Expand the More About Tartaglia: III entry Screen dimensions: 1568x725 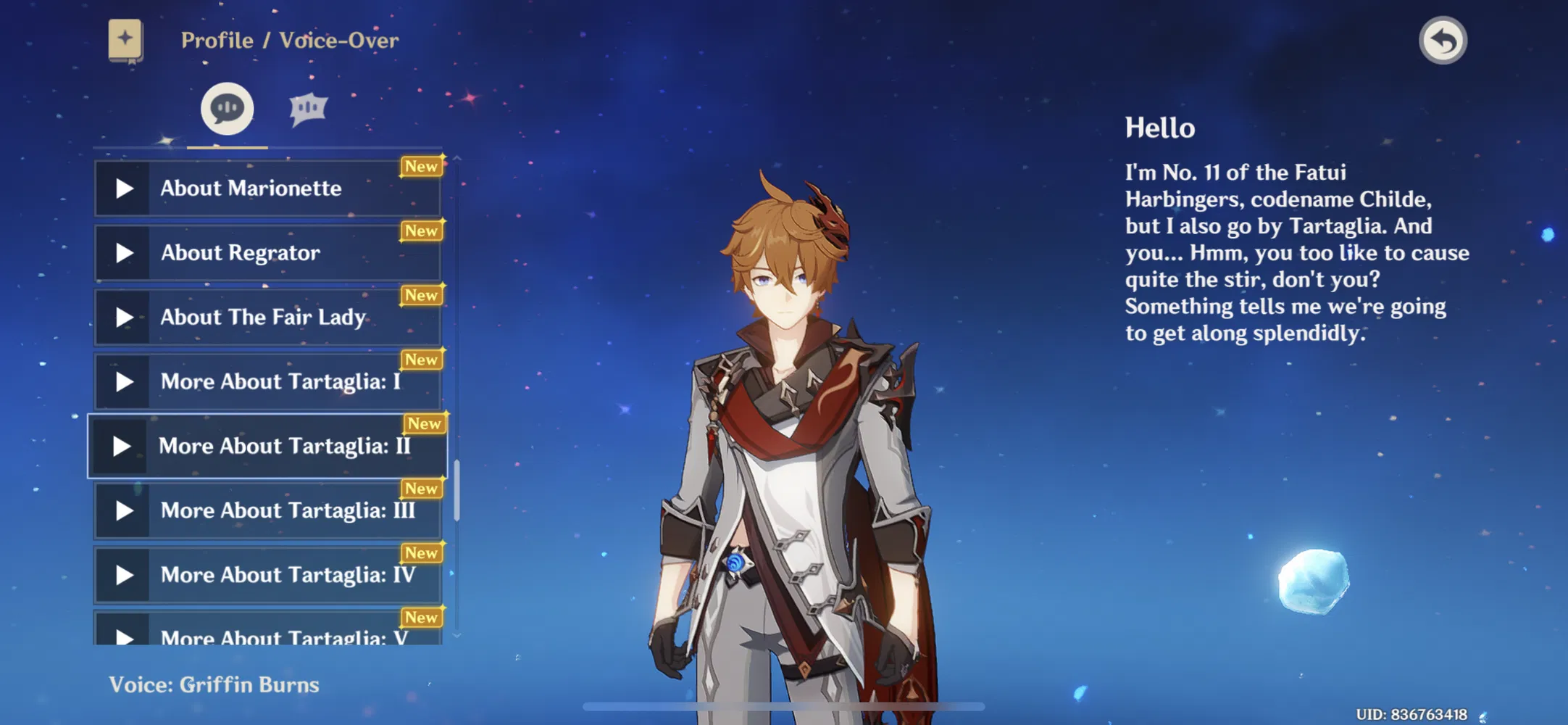click(x=268, y=510)
